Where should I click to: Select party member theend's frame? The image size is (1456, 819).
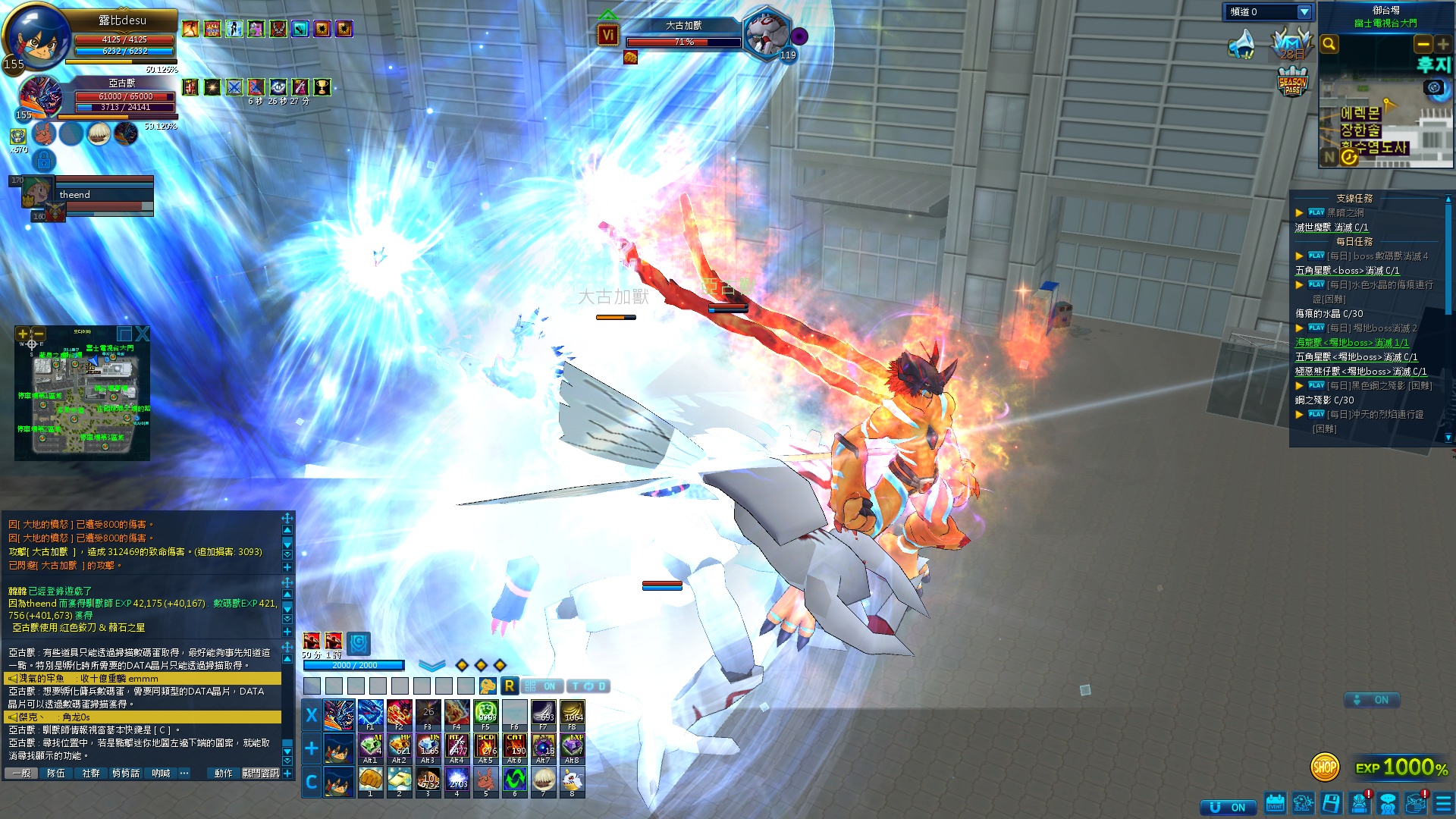tap(91, 195)
